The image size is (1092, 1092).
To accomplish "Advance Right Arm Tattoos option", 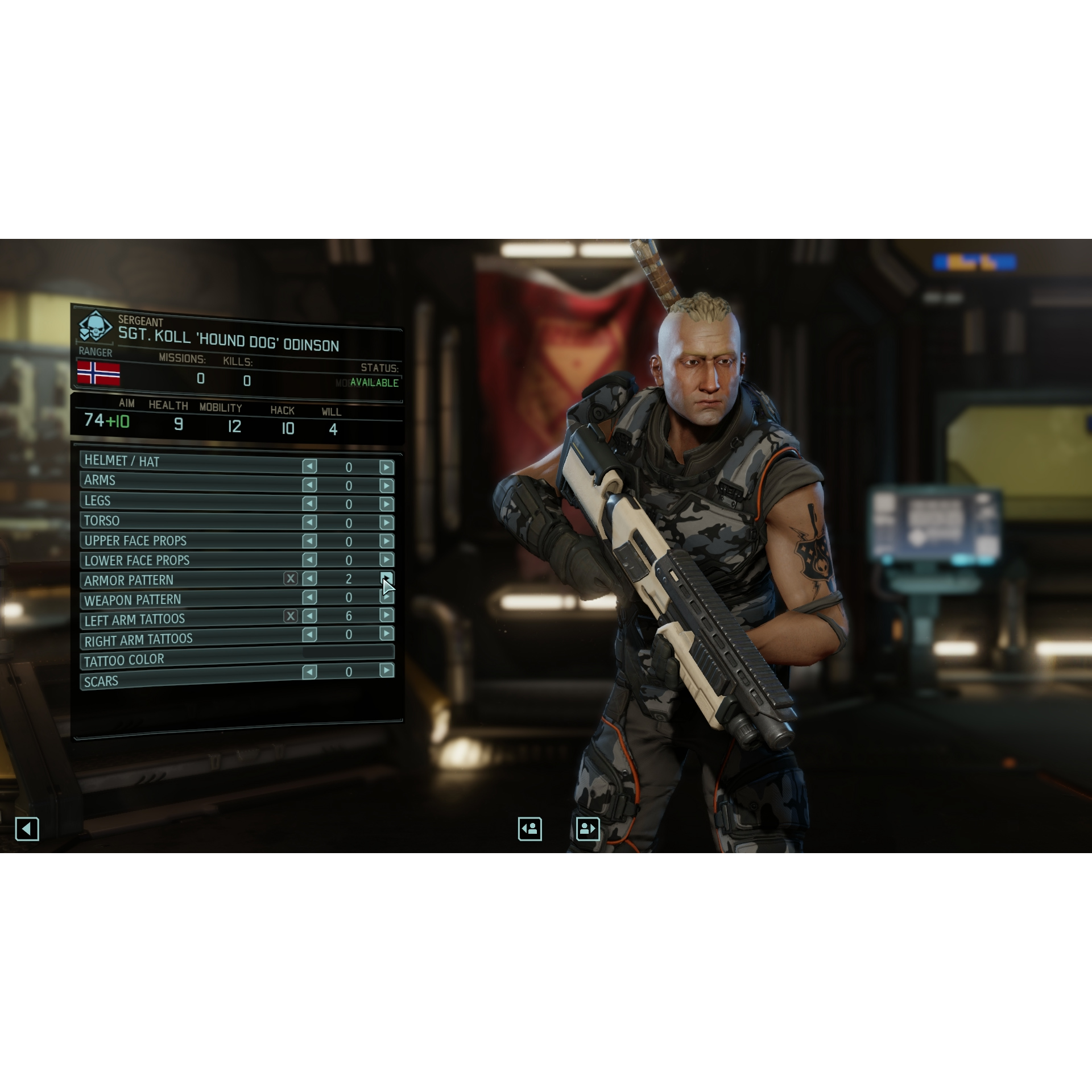I will pyautogui.click(x=386, y=634).
